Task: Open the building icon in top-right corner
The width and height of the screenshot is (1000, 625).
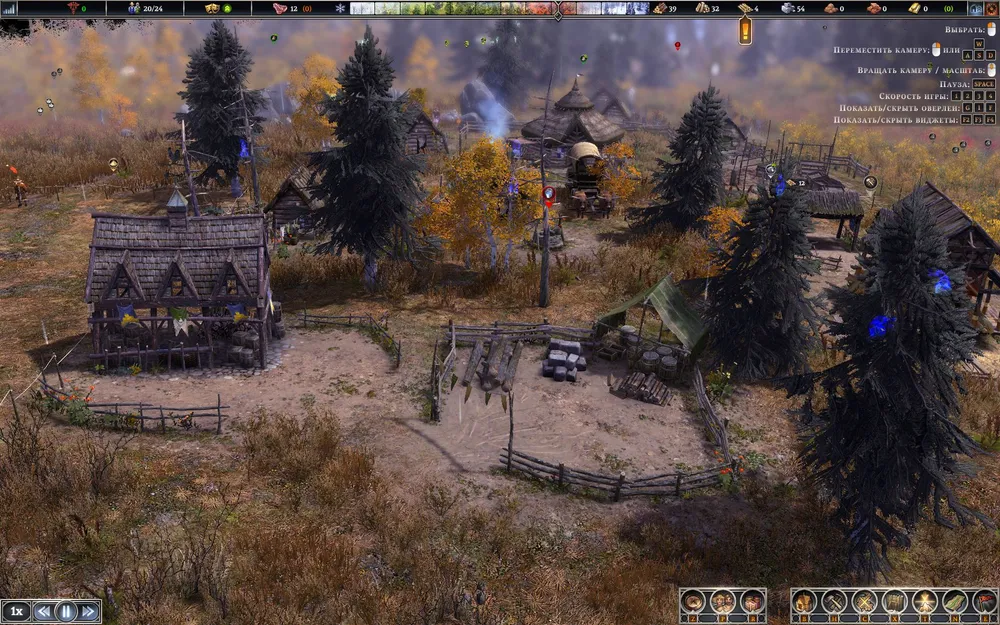Action: 974,8
